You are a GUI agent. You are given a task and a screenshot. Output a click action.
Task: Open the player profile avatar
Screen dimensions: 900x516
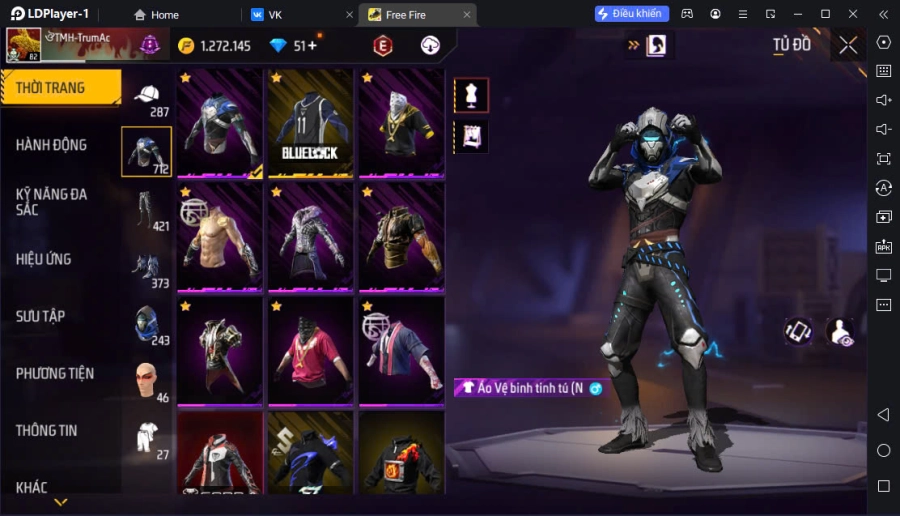pos(23,45)
